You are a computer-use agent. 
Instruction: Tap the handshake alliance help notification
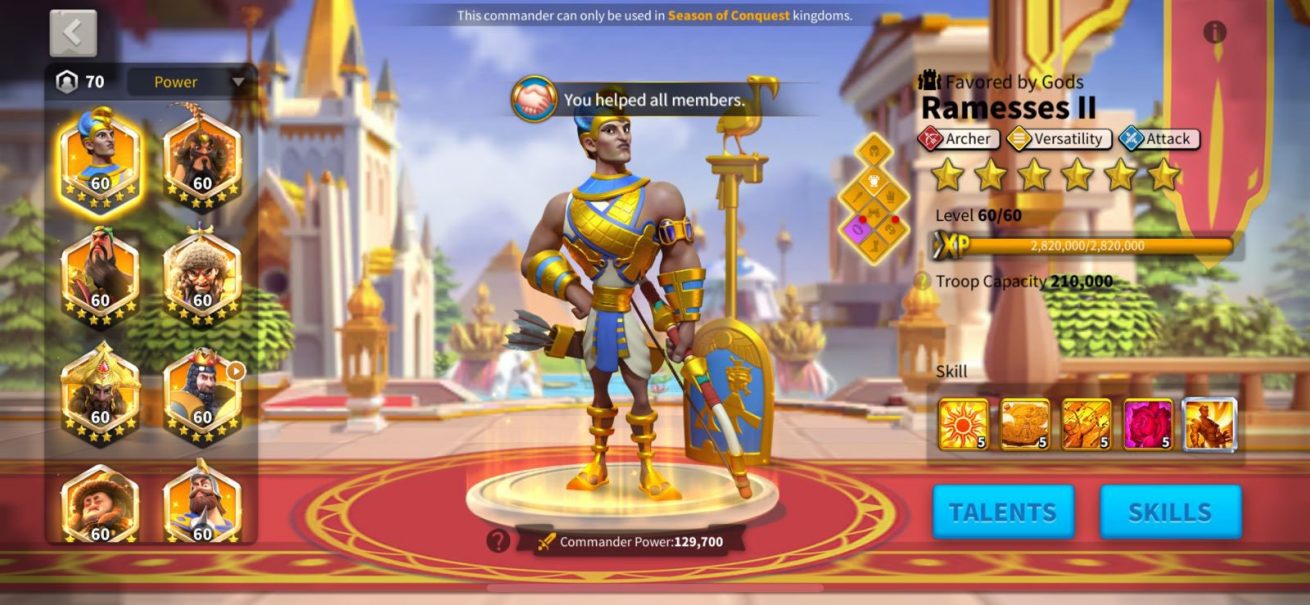[x=534, y=99]
